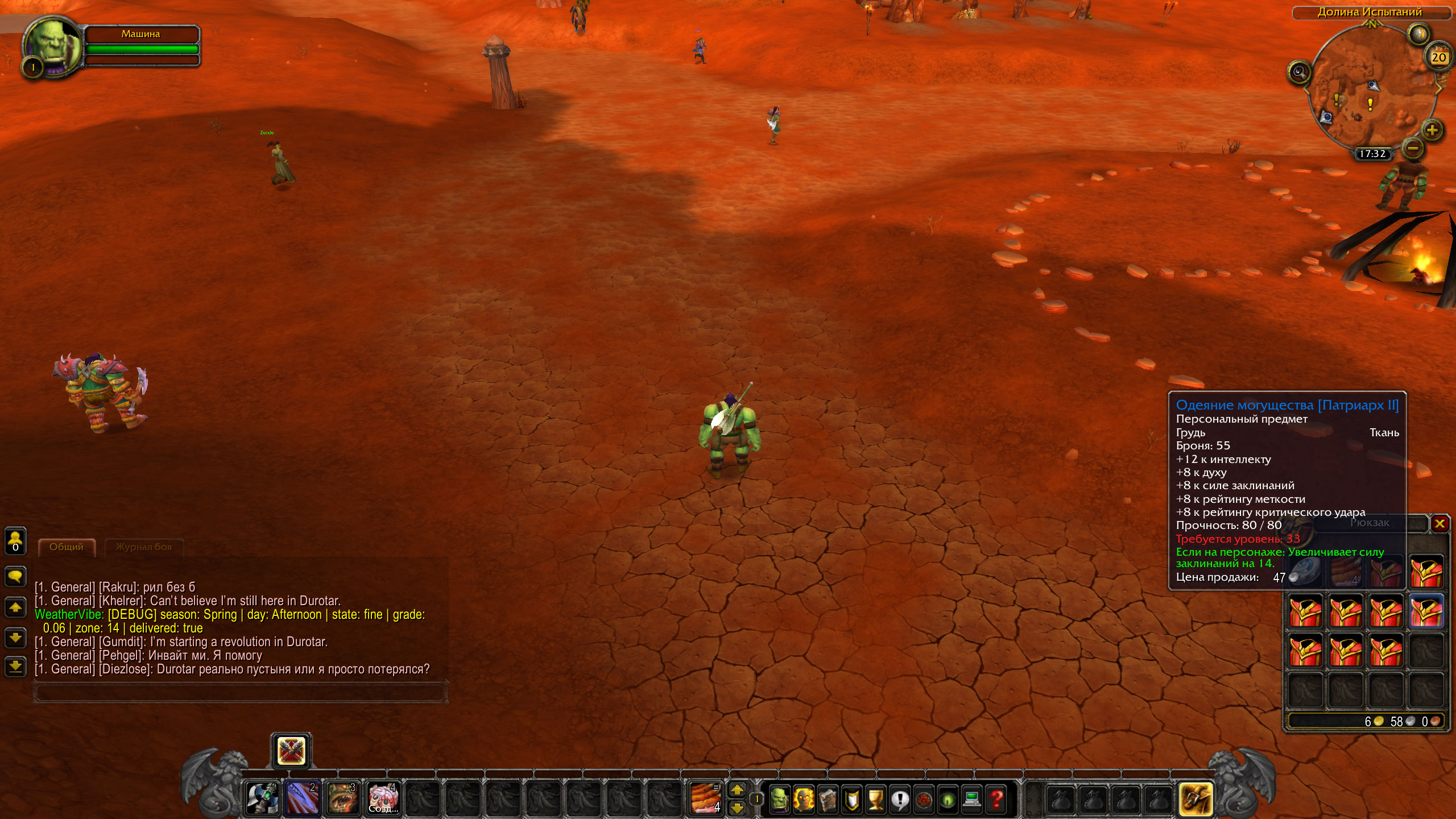This screenshot has width=1456, height=819.
Task: Close the backpack window with the X
Action: click(1440, 523)
